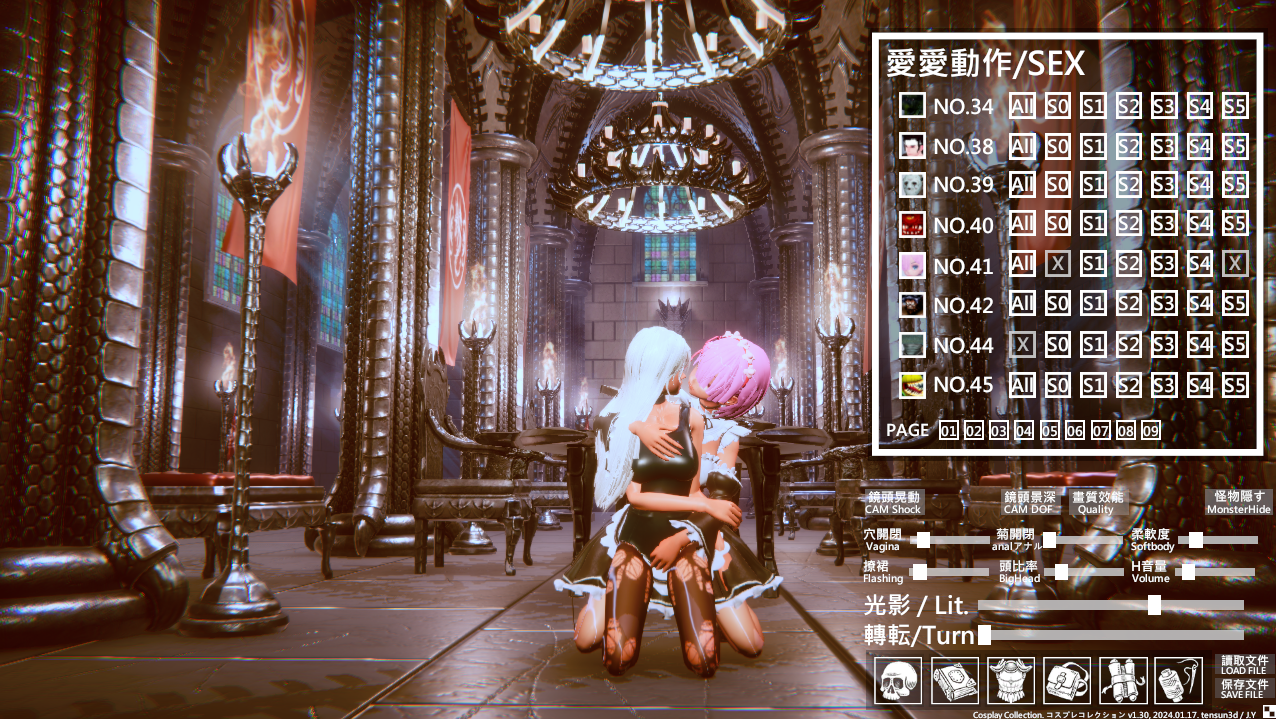Click the SAVE FILE button
The image size is (1276, 719).
point(1244,688)
